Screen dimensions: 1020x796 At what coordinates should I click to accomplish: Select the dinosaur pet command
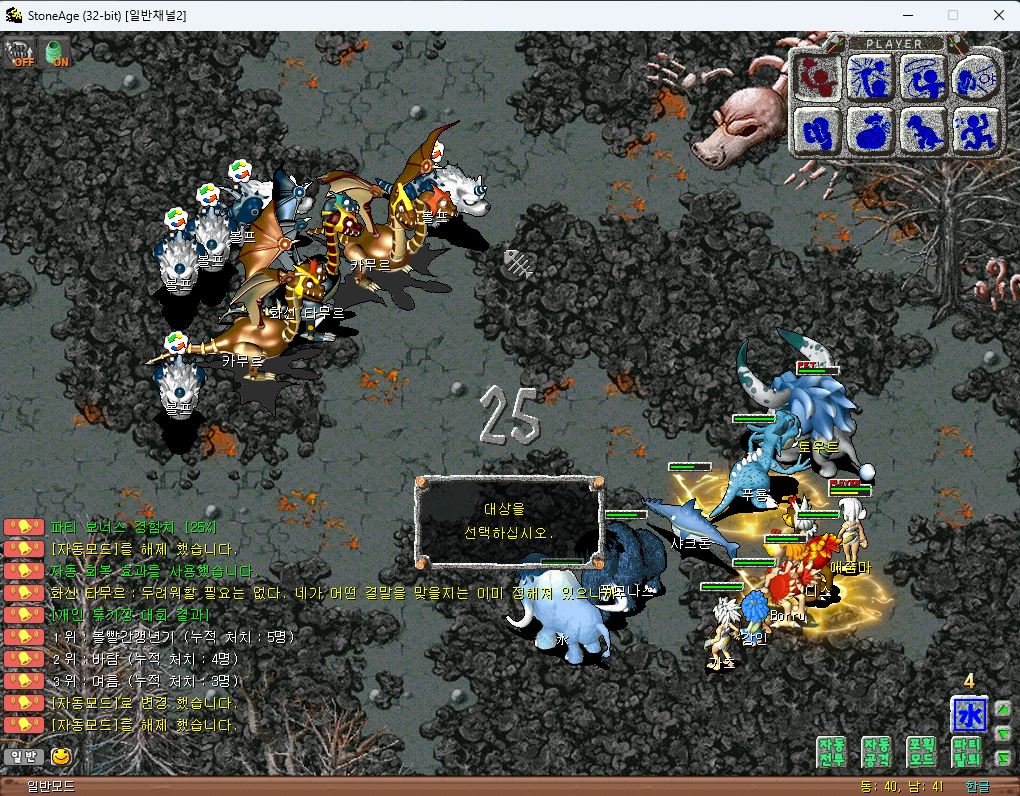(922, 130)
